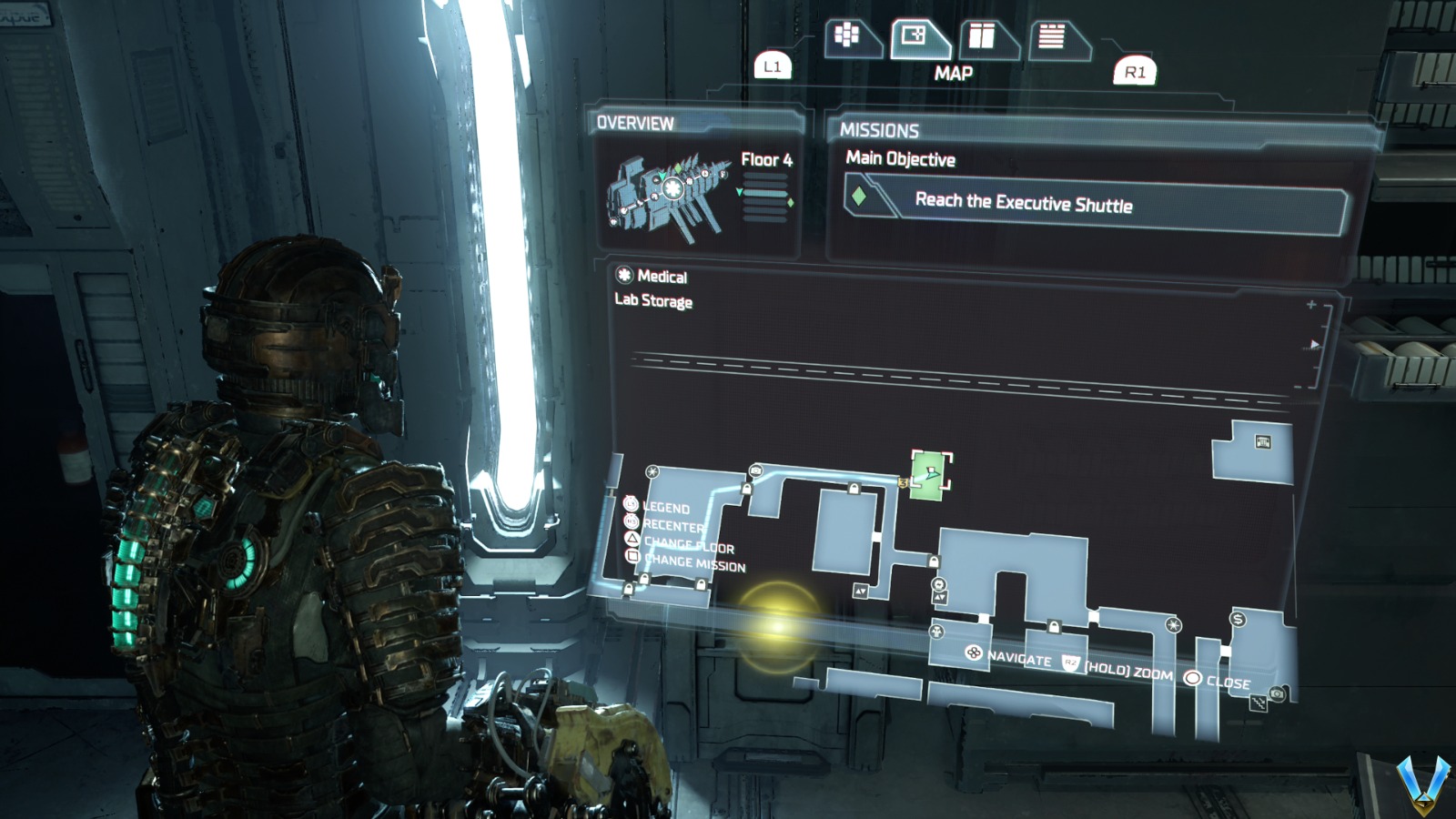Select the Medical marker icon on the map
The height and width of the screenshot is (819, 1456).
click(652, 470)
